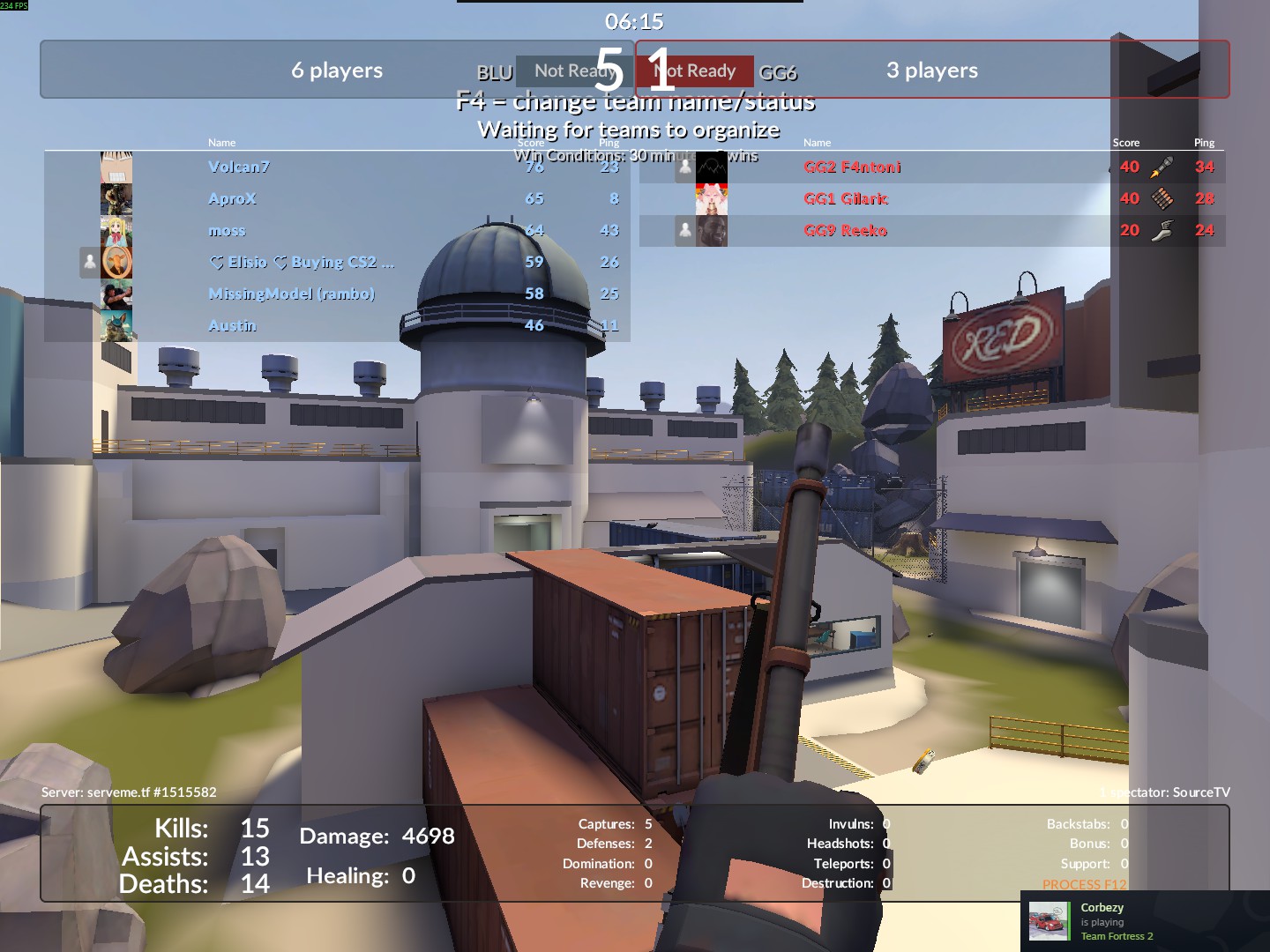Open the Corbezy is playing Steam notification
The width and height of the screenshot is (1270, 952).
coord(1145,921)
